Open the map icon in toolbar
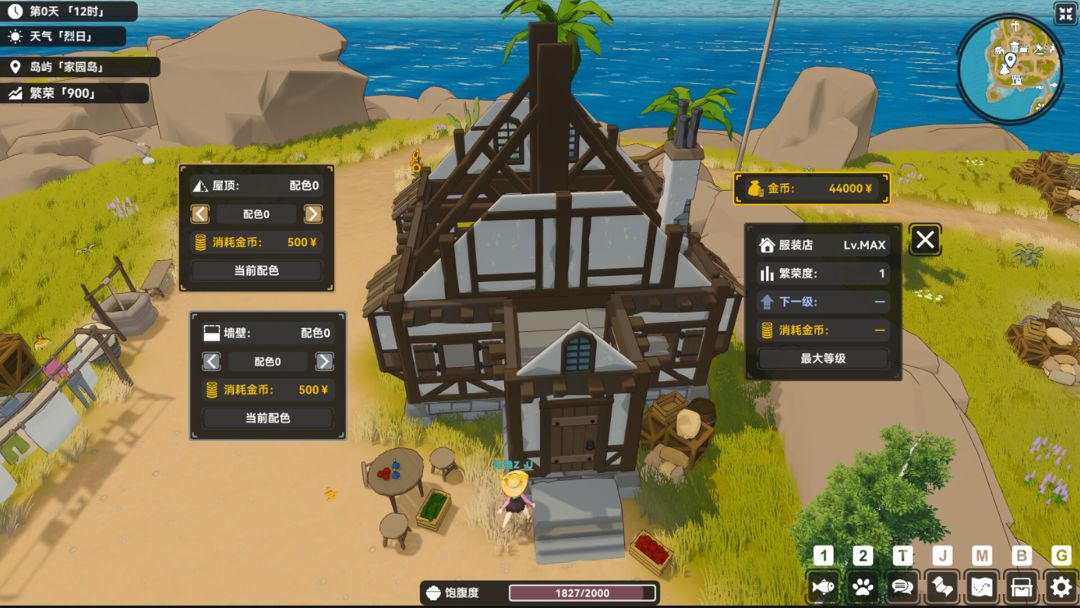Viewport: 1080px width, 608px height. (982, 587)
